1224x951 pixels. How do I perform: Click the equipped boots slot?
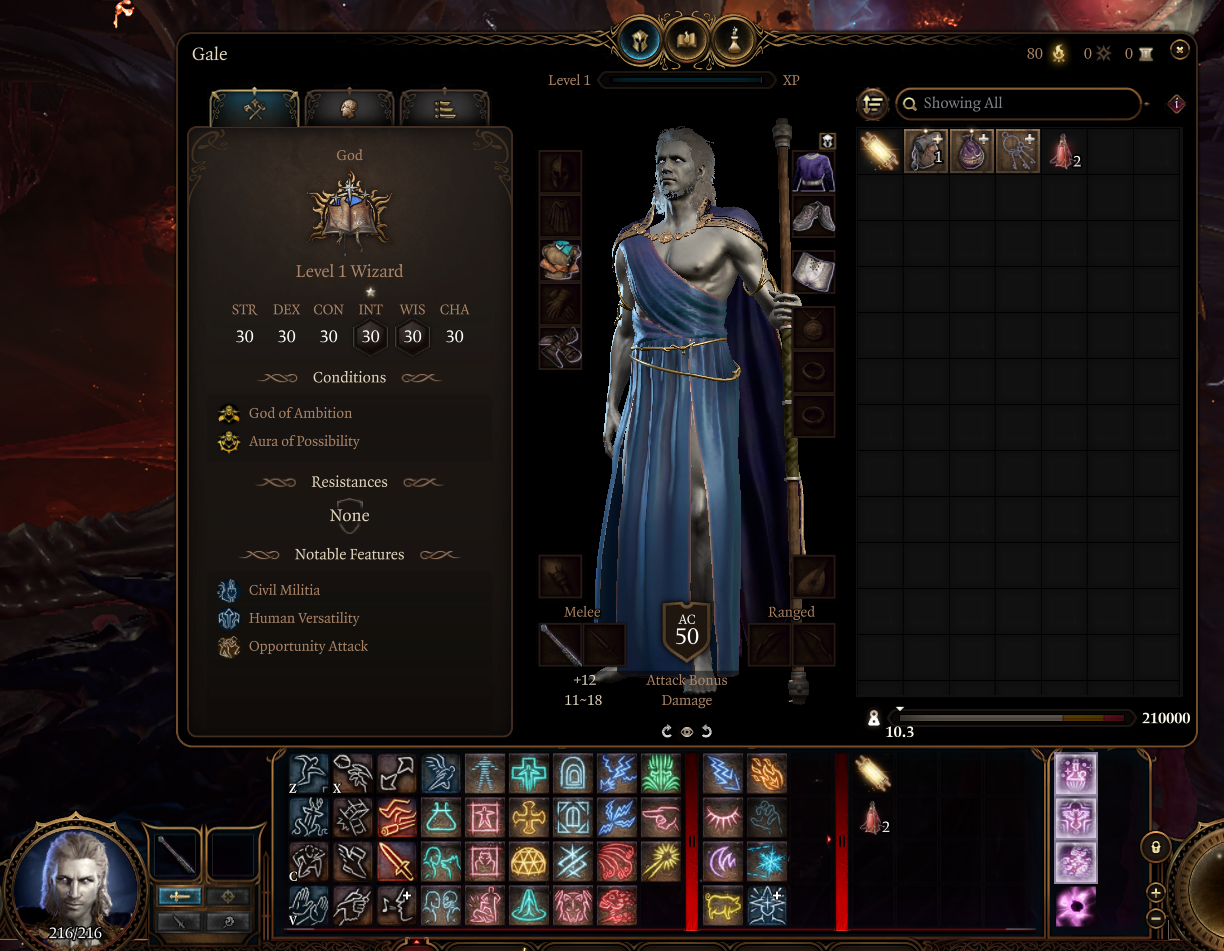813,216
